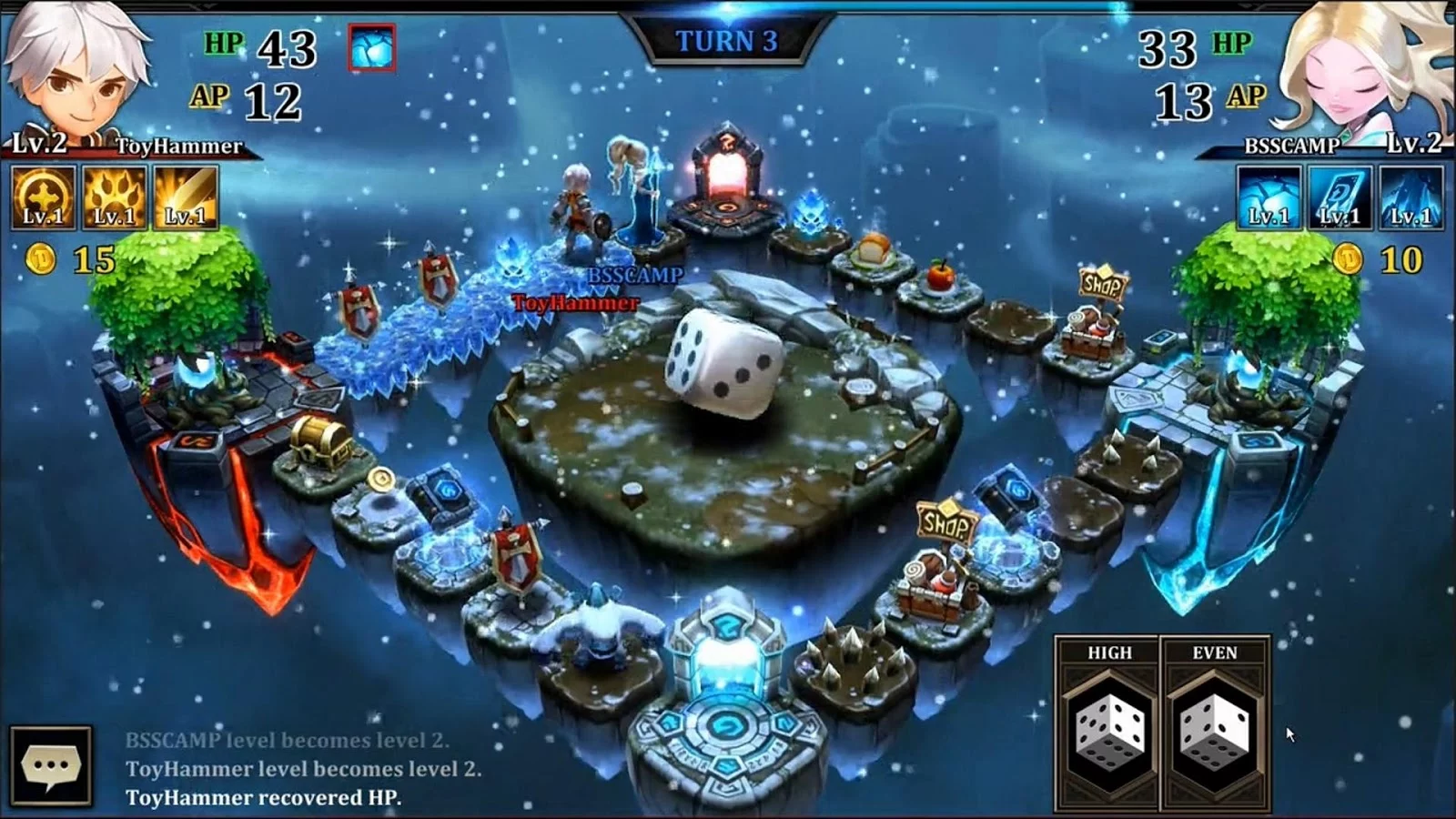Trigger the golden sword slash skill
Screen dimensions: 1456x819
(186, 197)
